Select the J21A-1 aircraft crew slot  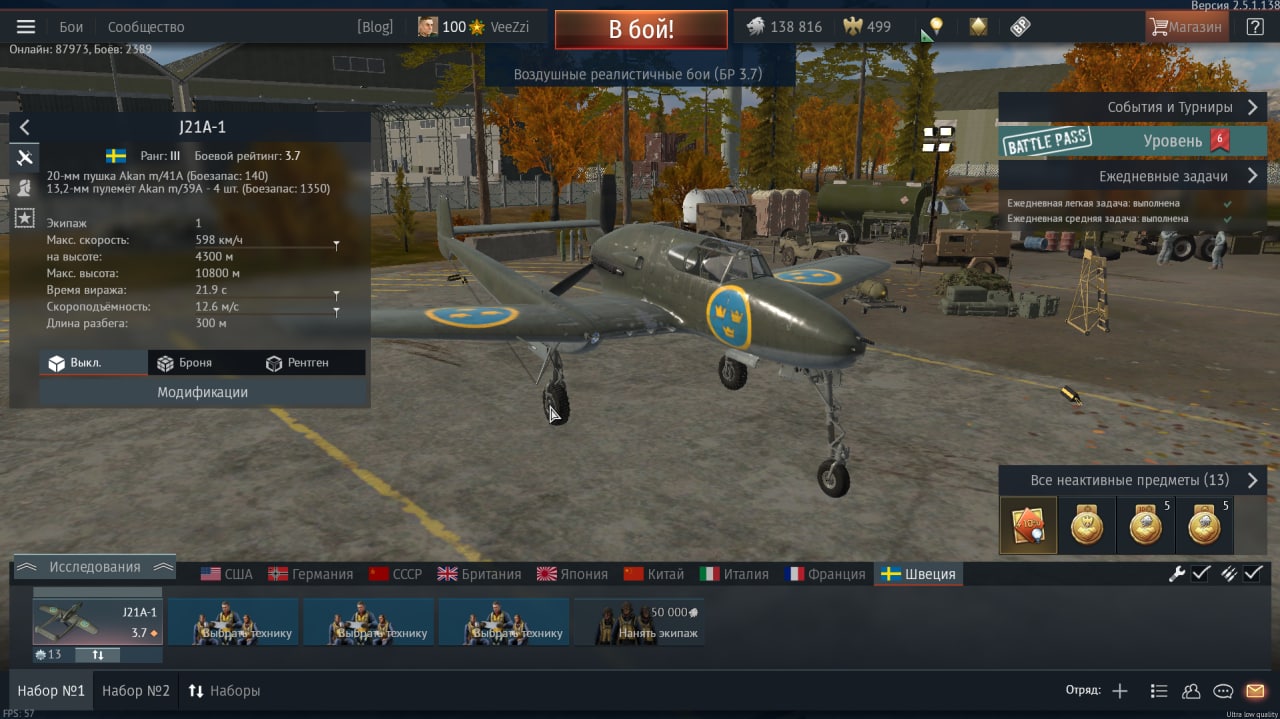(98, 622)
